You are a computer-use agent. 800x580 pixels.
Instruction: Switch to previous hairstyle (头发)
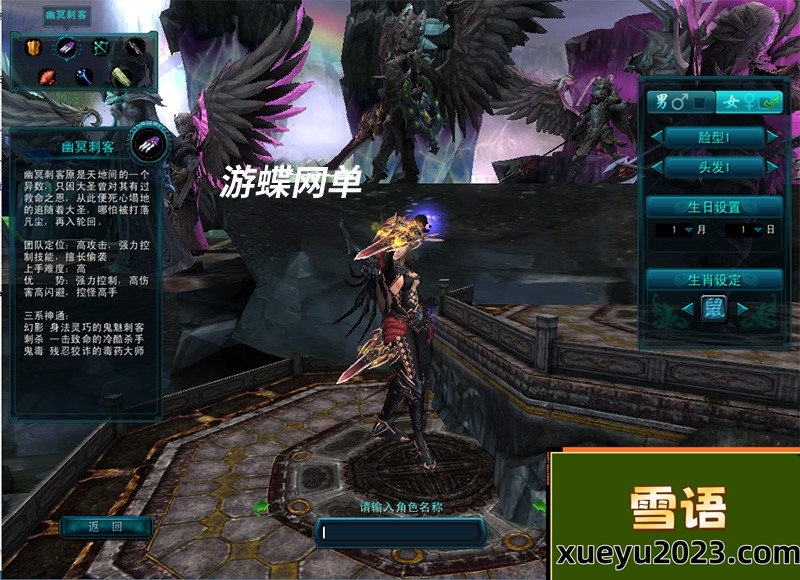[x=656, y=167]
